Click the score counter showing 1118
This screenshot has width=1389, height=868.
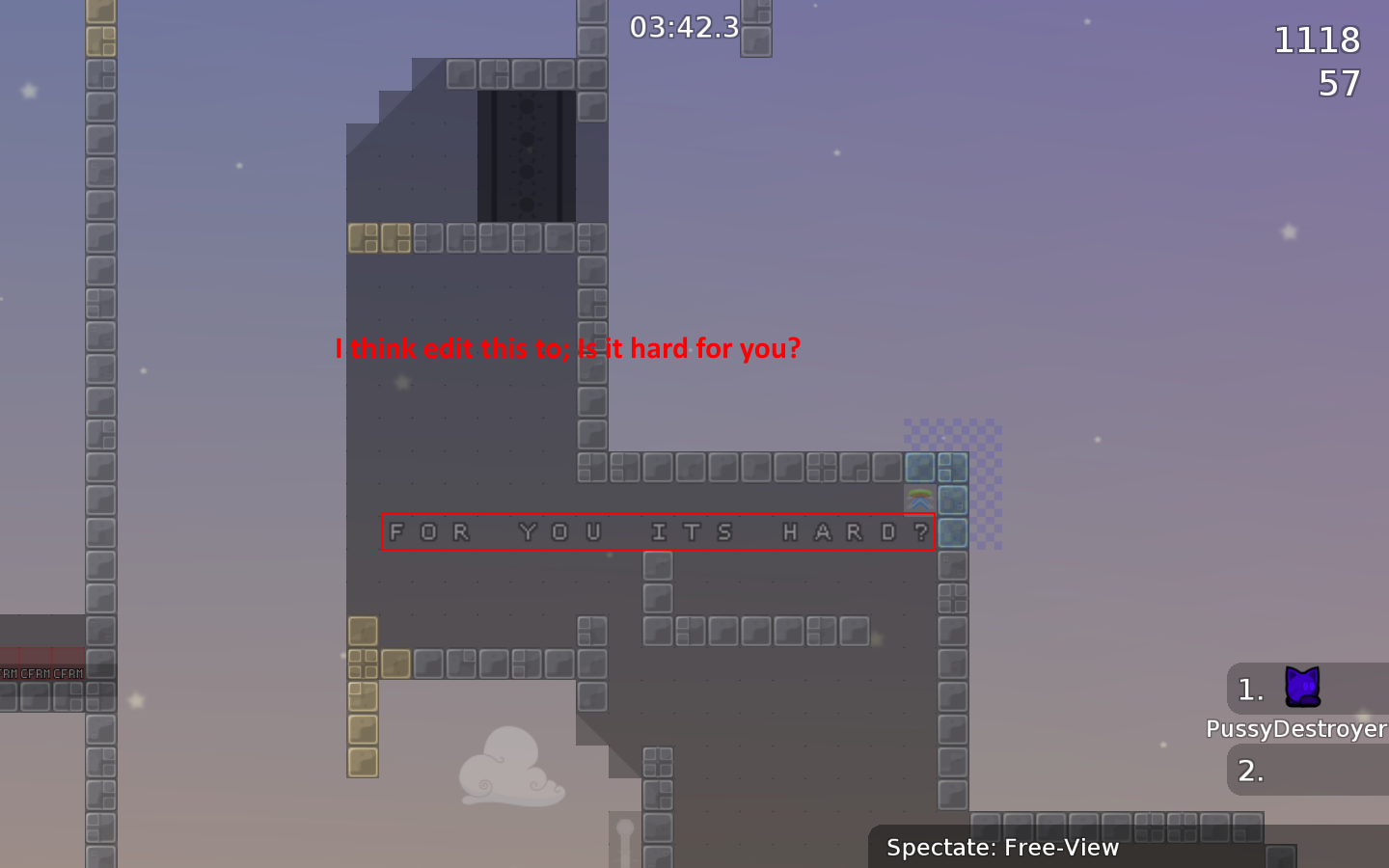tap(1317, 41)
